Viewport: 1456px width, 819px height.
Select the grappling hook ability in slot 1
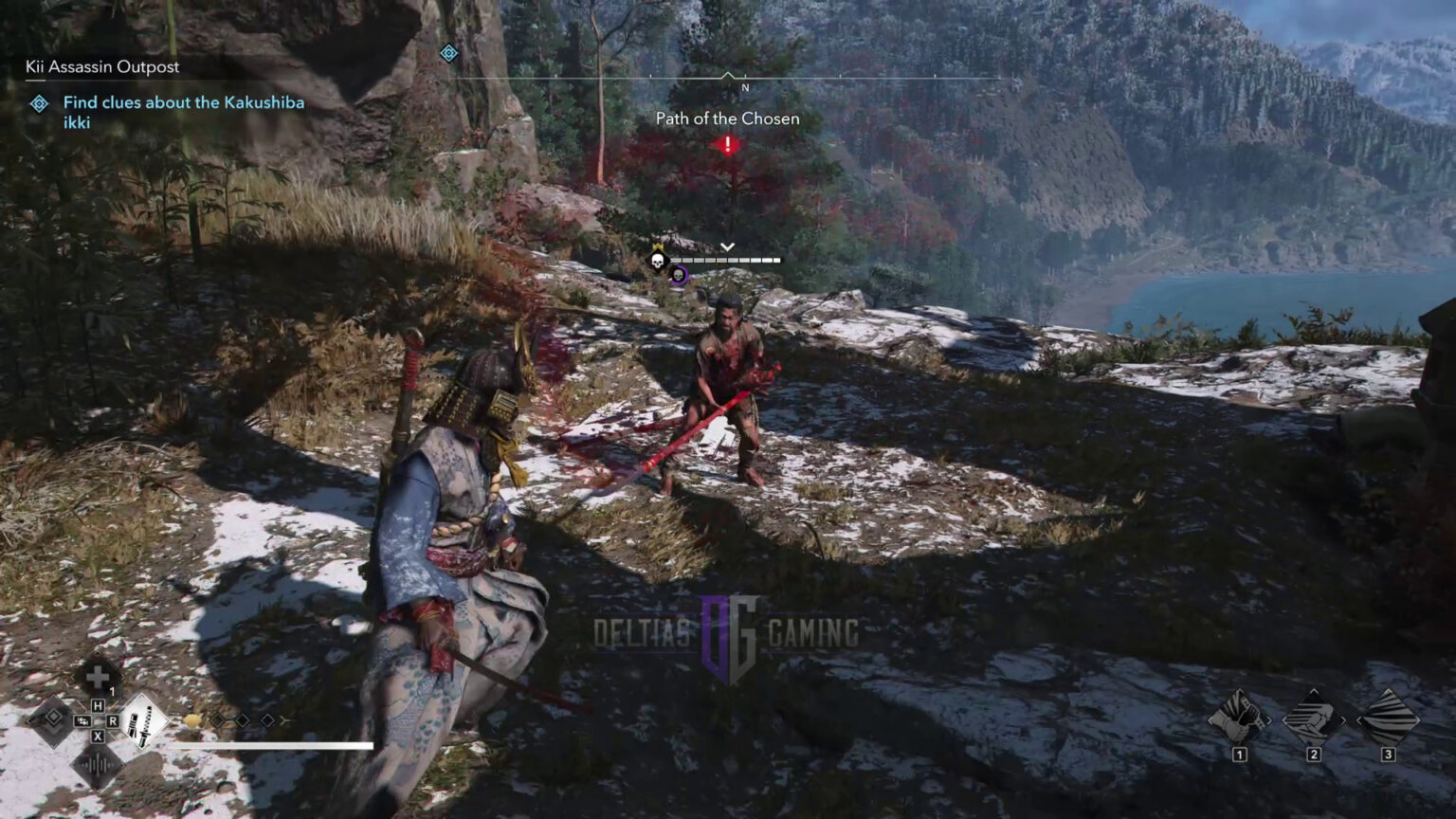(x=1240, y=720)
